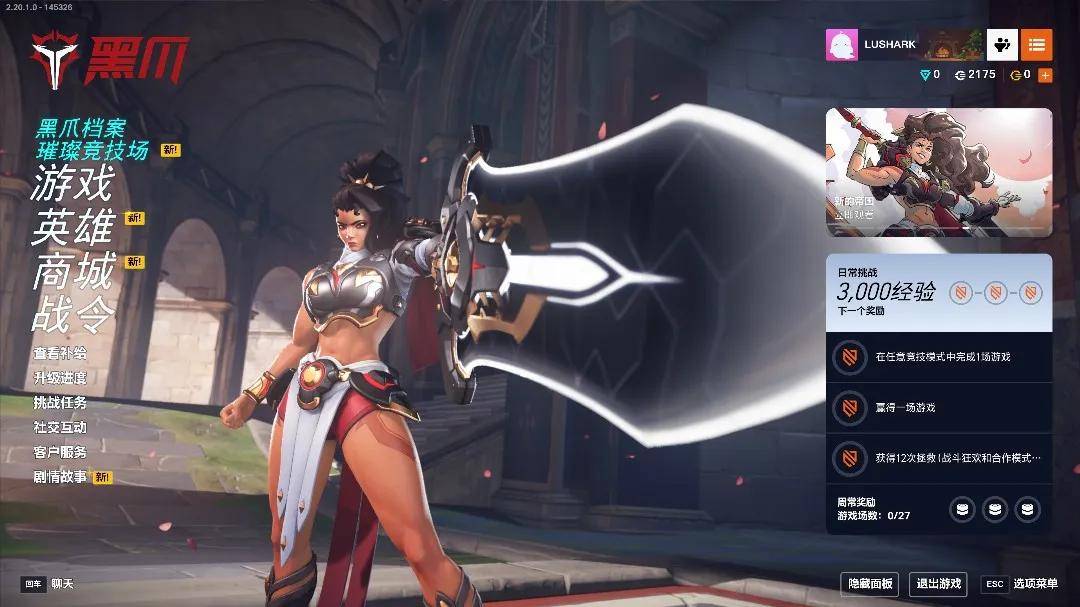Click the 隐藏面板 hide panel button

[870, 584]
